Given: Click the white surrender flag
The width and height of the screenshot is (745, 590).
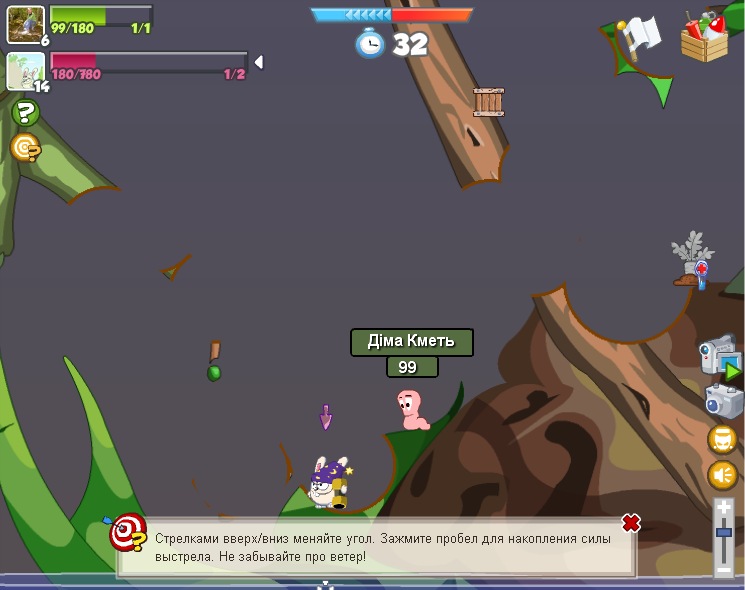Looking at the screenshot, I should coord(640,34).
